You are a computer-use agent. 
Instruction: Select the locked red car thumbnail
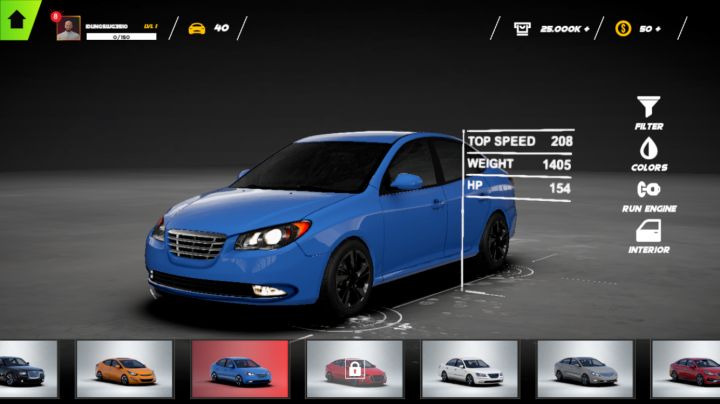click(354, 369)
